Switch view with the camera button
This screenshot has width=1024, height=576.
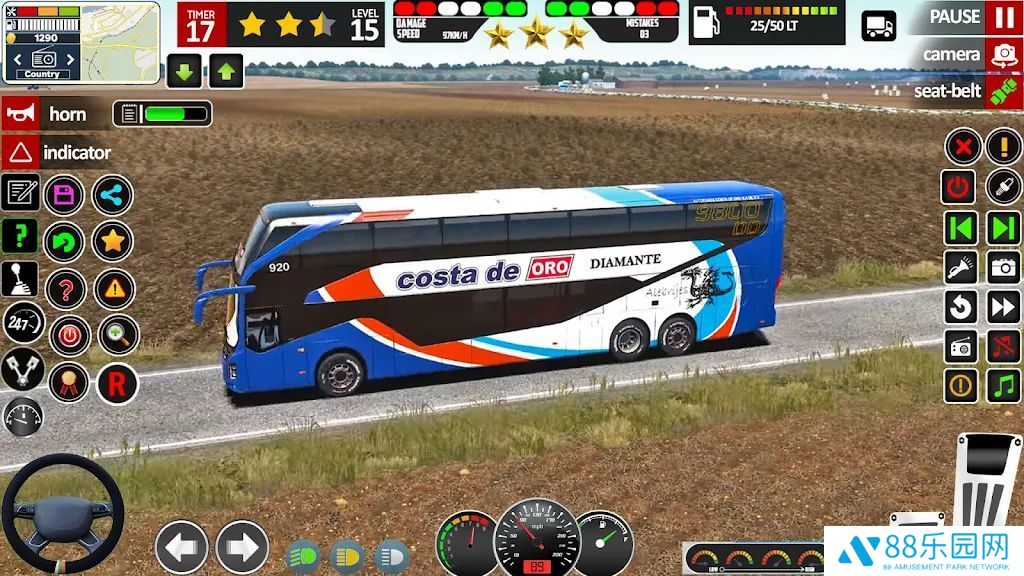[x=1003, y=54]
